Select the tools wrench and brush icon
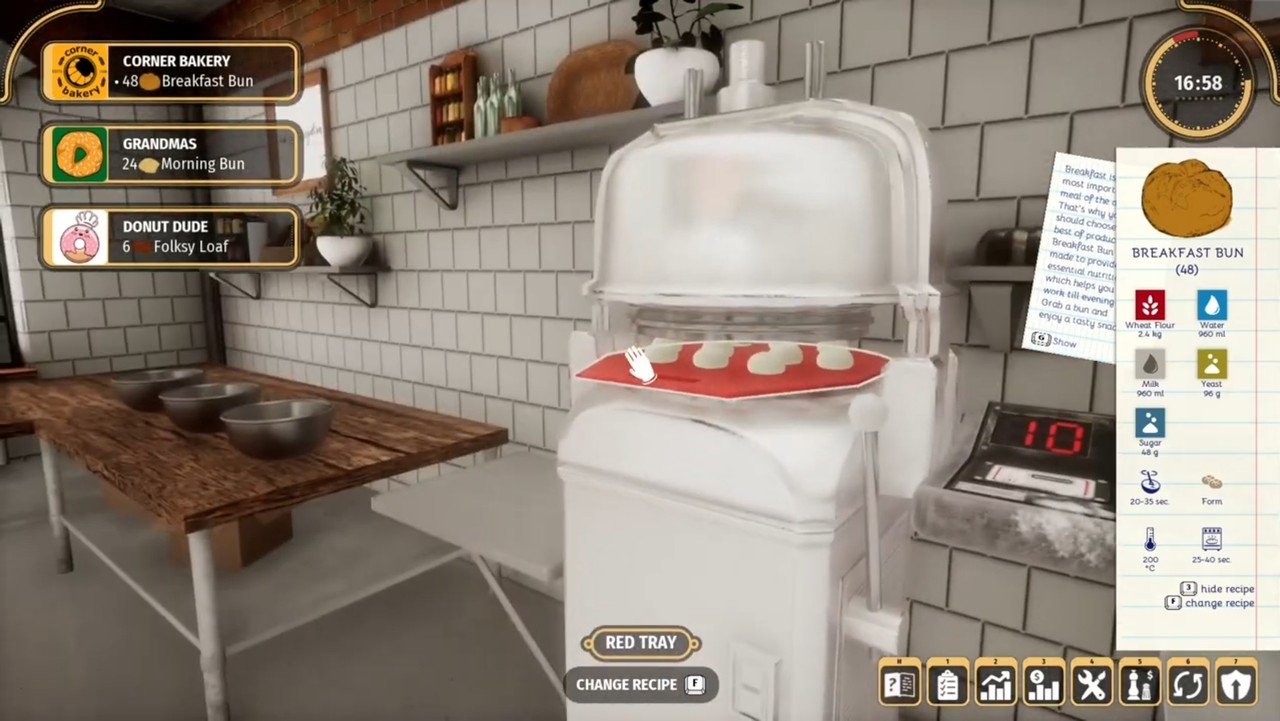The image size is (1280, 721). [x=1090, y=683]
